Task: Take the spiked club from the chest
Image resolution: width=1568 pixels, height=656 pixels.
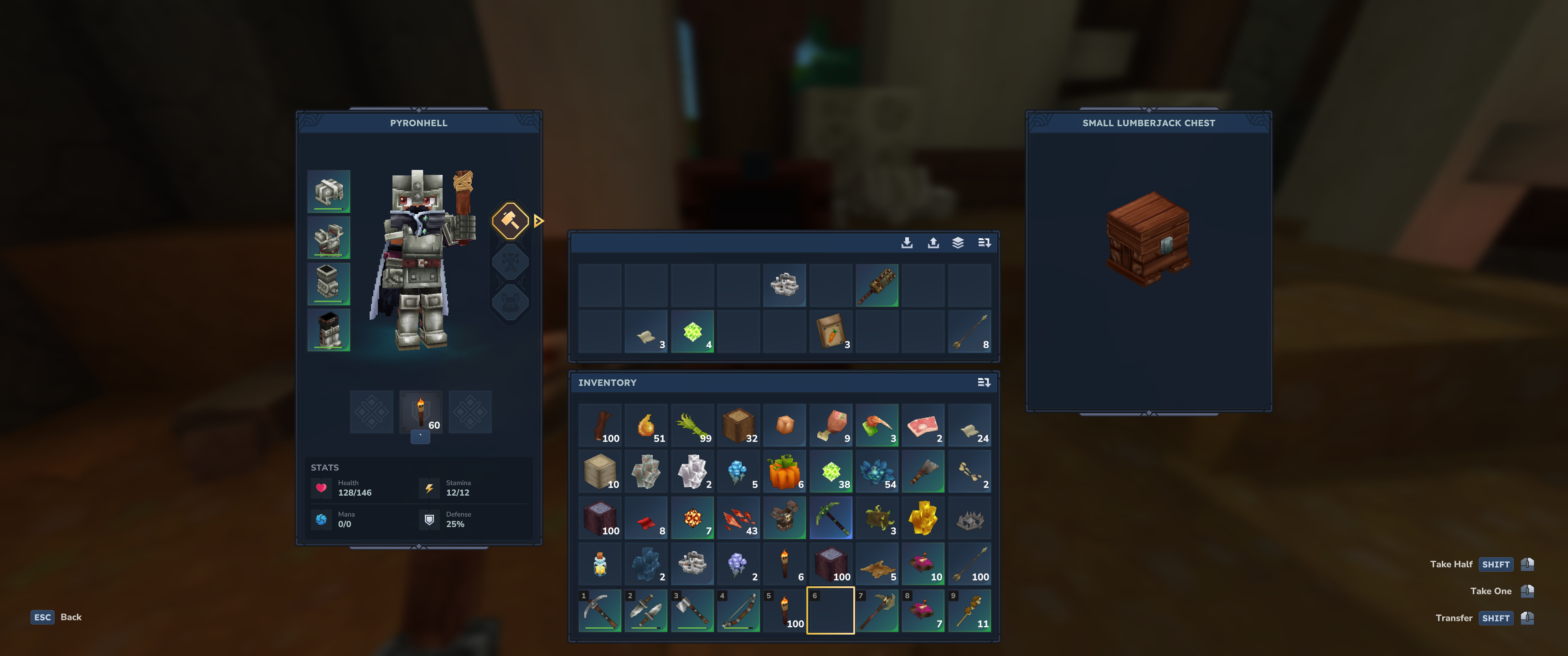Action: [877, 285]
